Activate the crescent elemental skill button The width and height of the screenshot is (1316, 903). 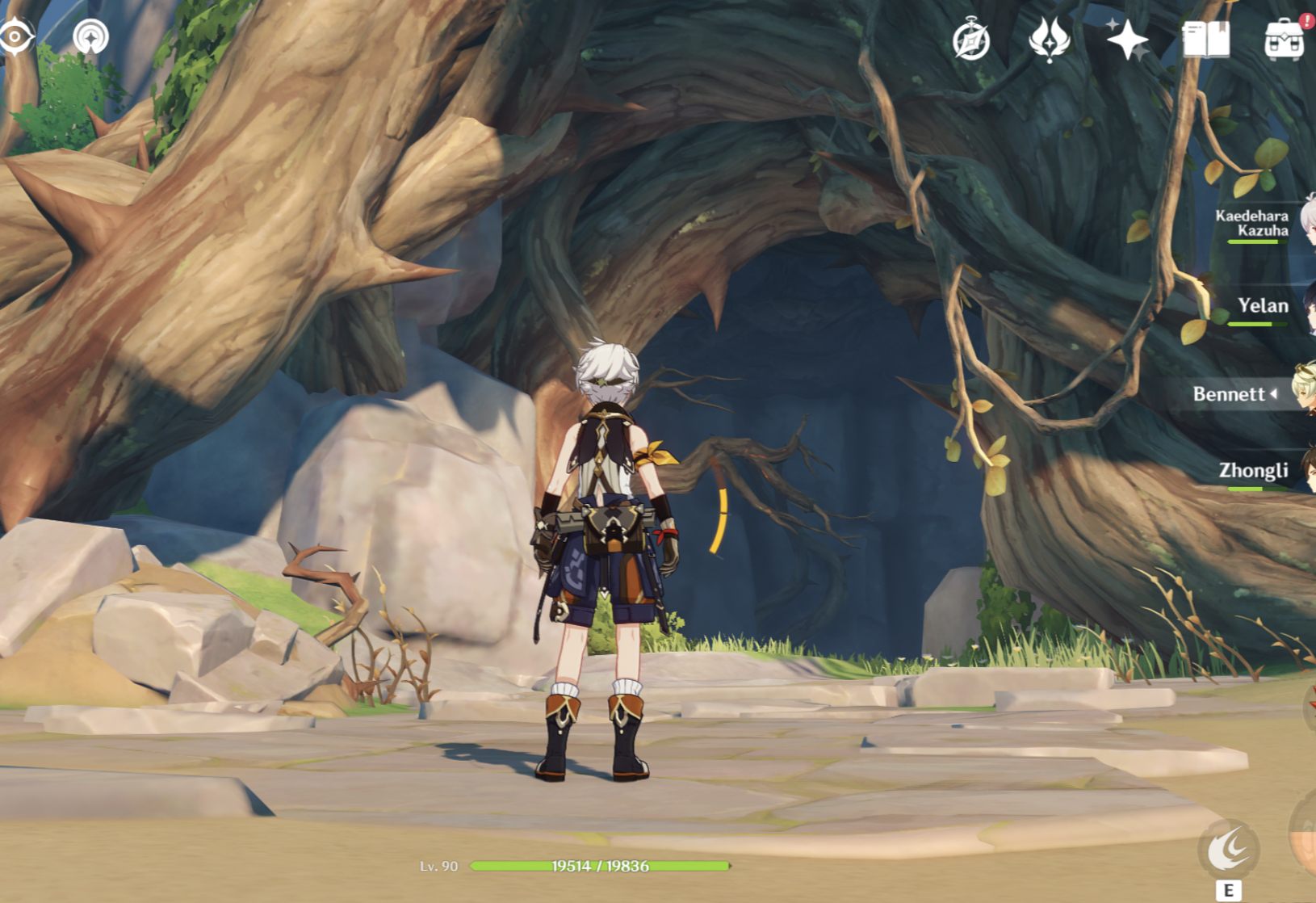point(1228,850)
